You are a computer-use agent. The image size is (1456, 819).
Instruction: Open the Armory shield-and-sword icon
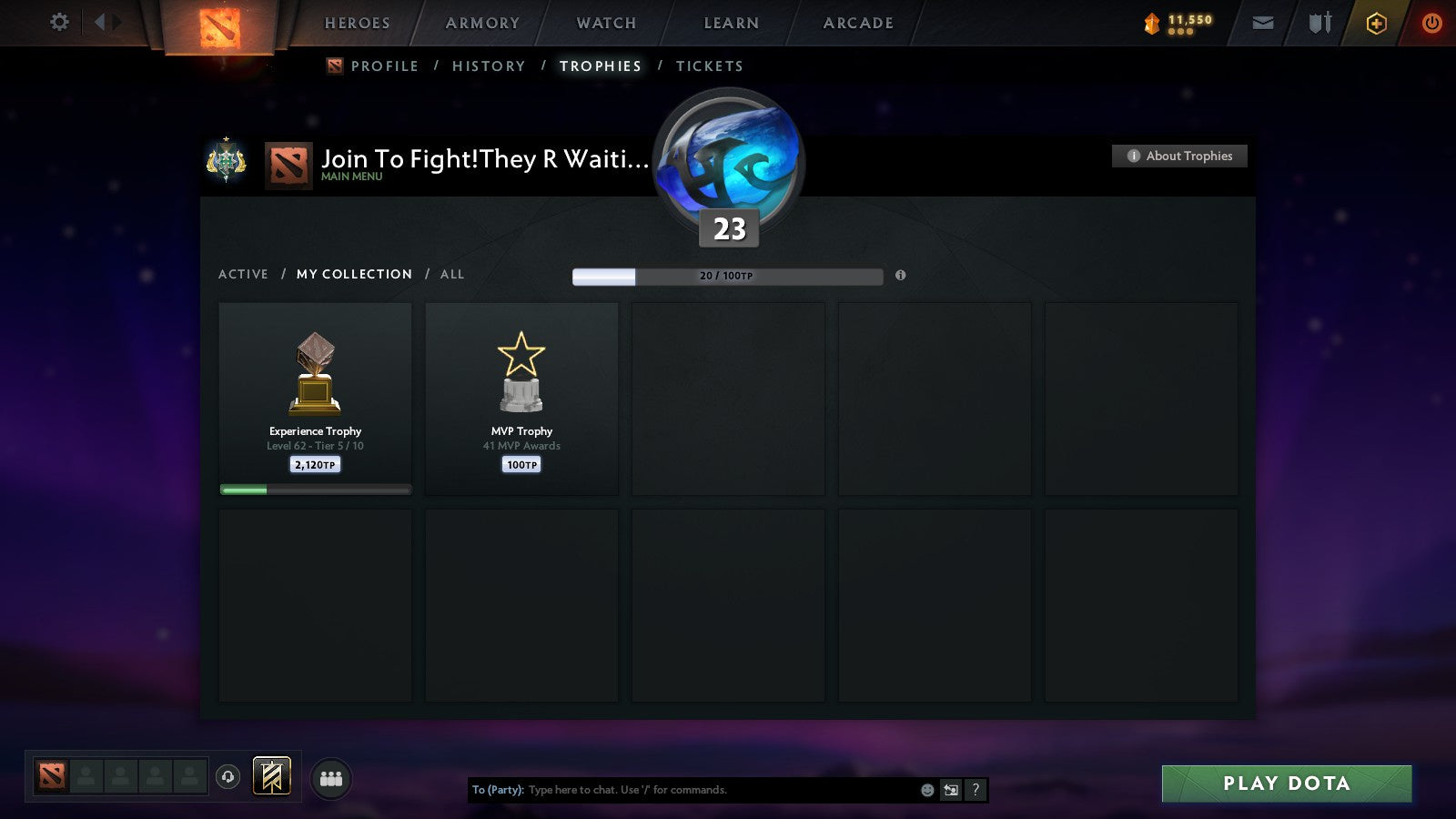(x=1318, y=23)
